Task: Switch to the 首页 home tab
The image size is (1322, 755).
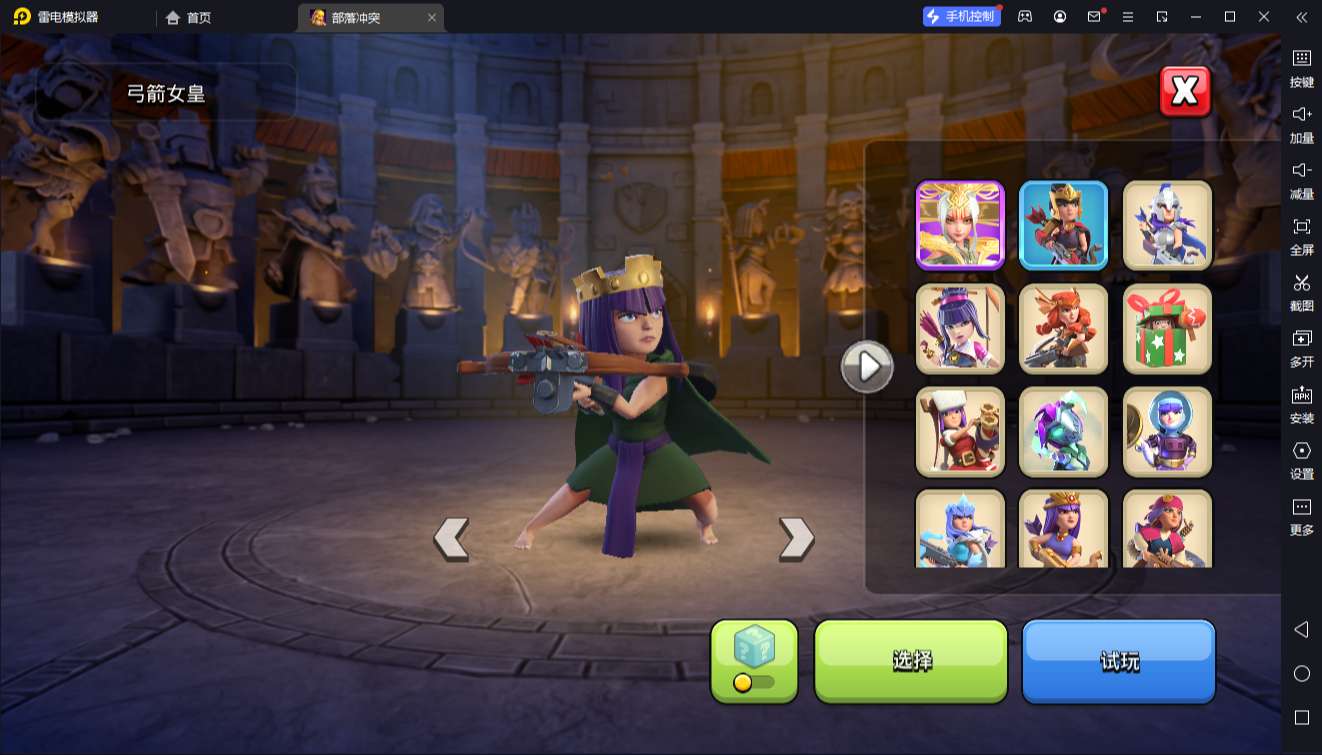Action: click(189, 17)
